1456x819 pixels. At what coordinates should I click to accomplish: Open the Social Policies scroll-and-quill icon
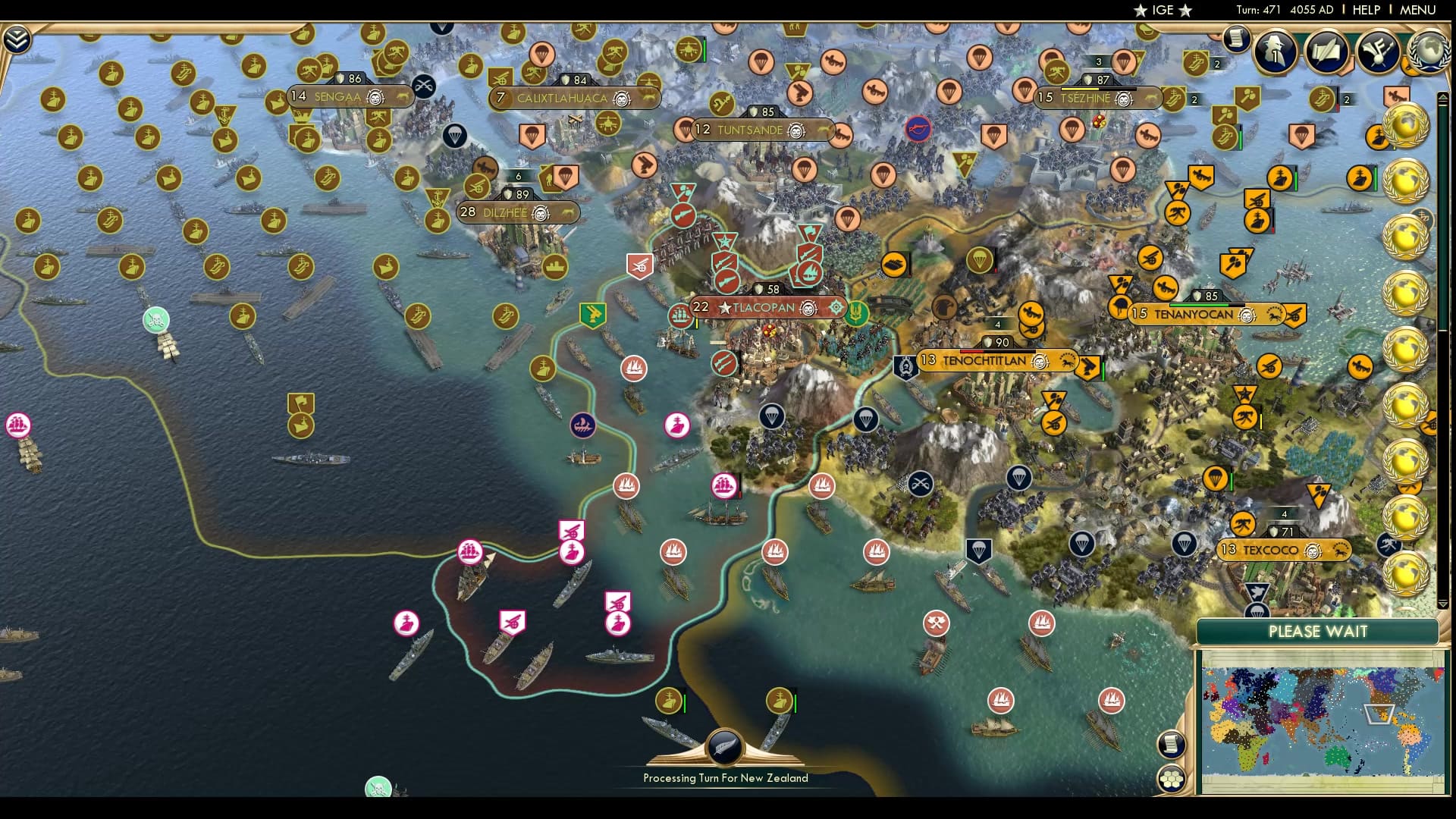pos(1326,53)
